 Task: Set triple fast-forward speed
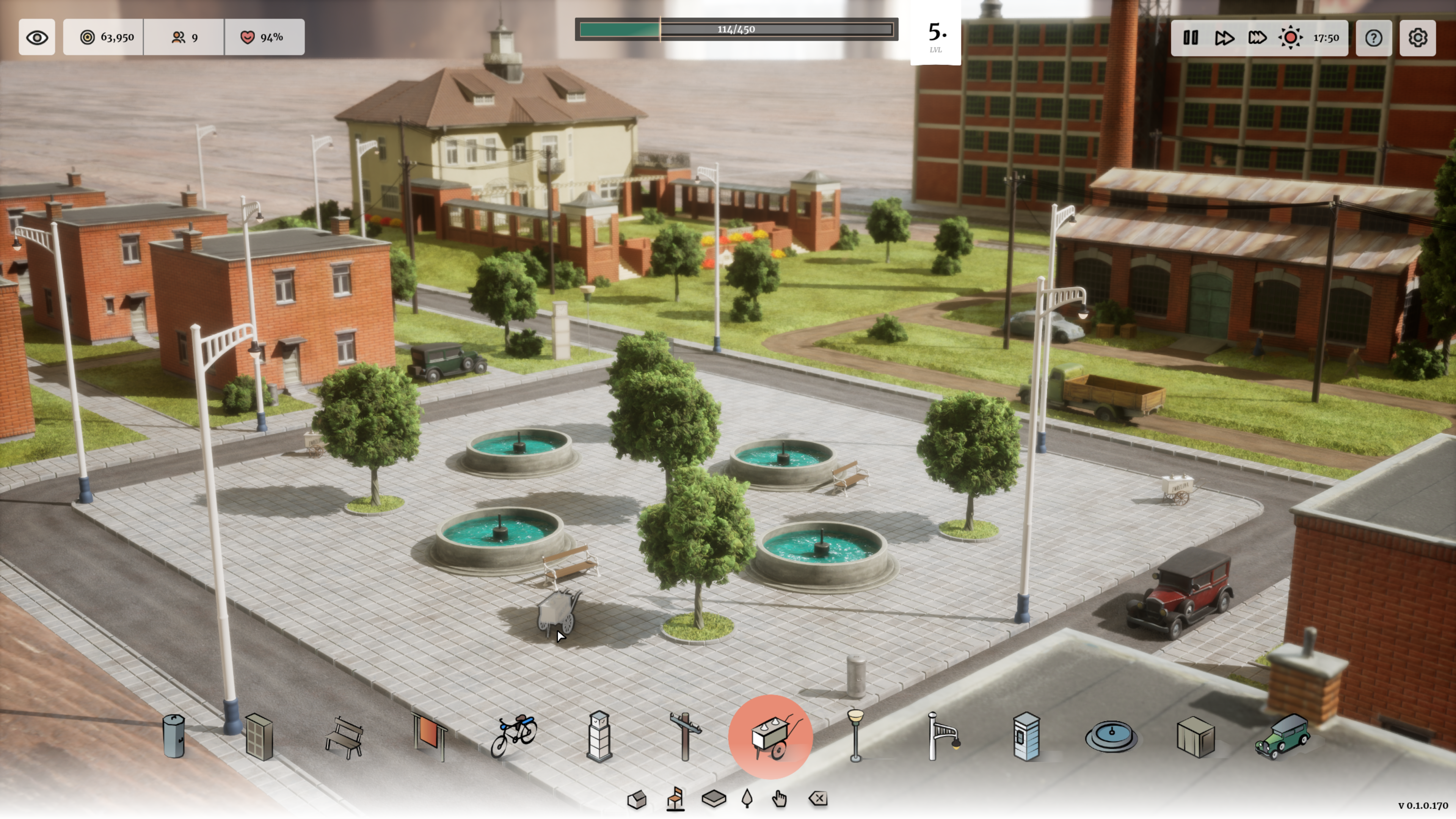click(1257, 38)
